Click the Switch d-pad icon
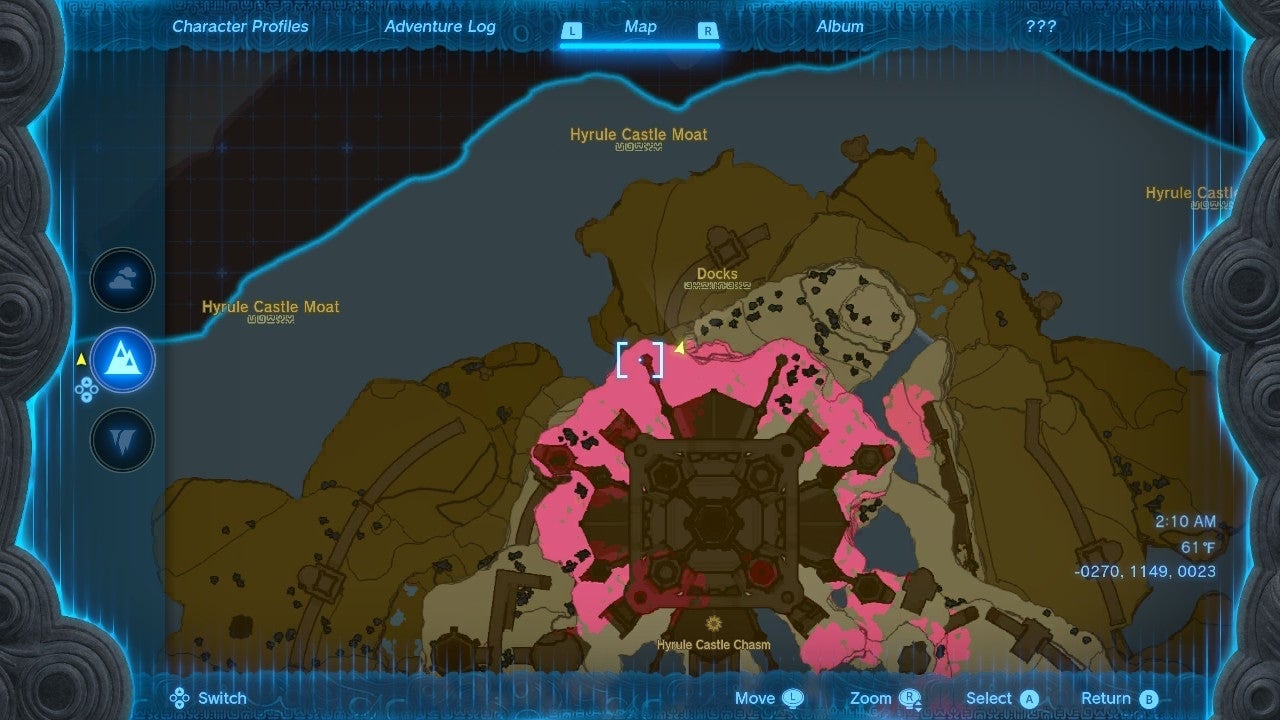1280x720 pixels. [x=178, y=698]
